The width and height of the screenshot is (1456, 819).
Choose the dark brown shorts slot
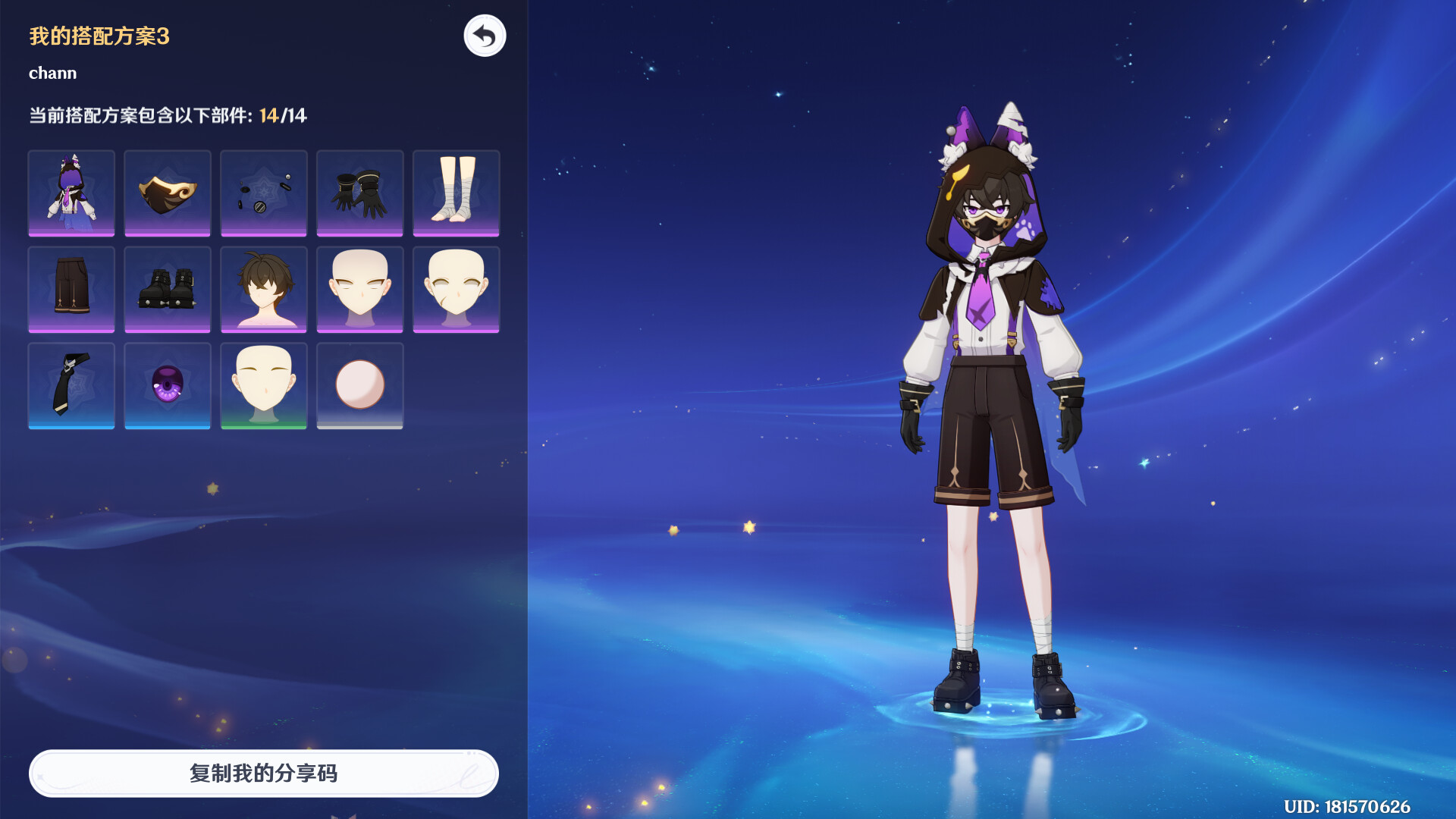[x=71, y=289]
